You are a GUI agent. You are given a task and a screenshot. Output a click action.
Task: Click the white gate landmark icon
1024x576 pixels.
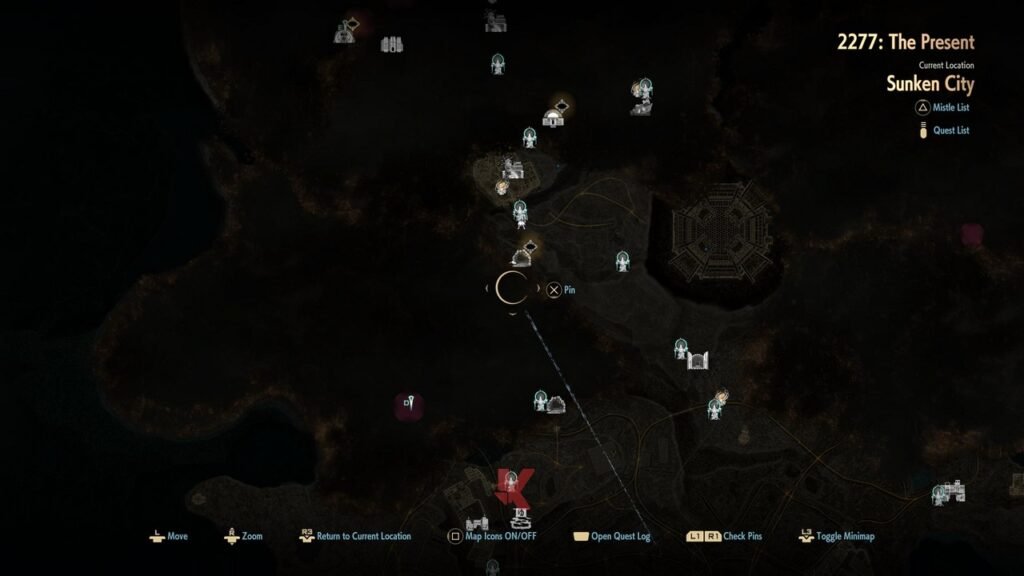pyautogui.click(x=698, y=358)
